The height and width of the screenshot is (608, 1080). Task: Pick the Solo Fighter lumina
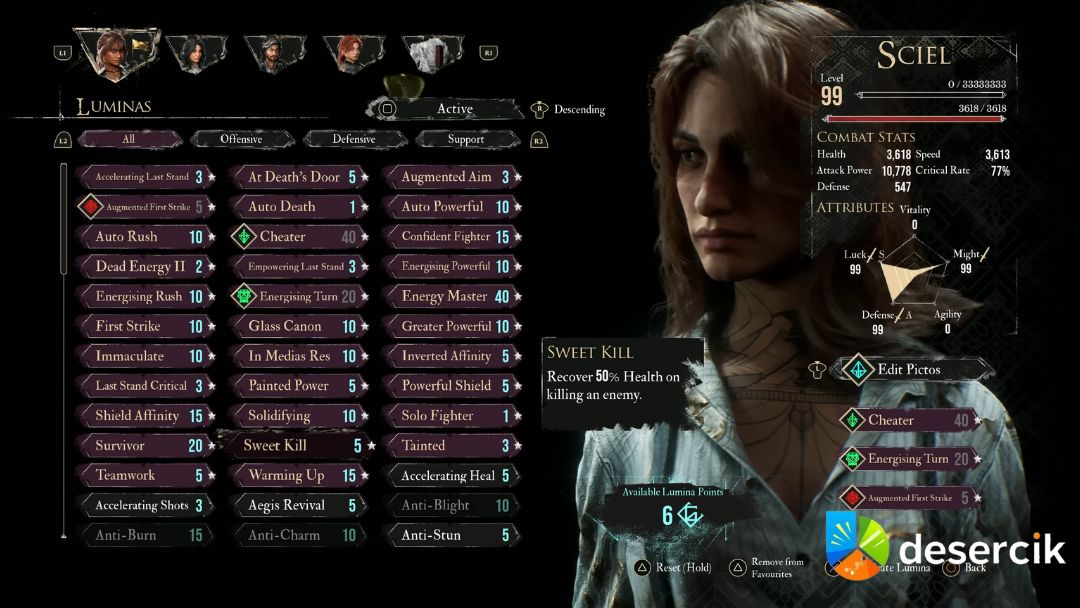[x=449, y=415]
